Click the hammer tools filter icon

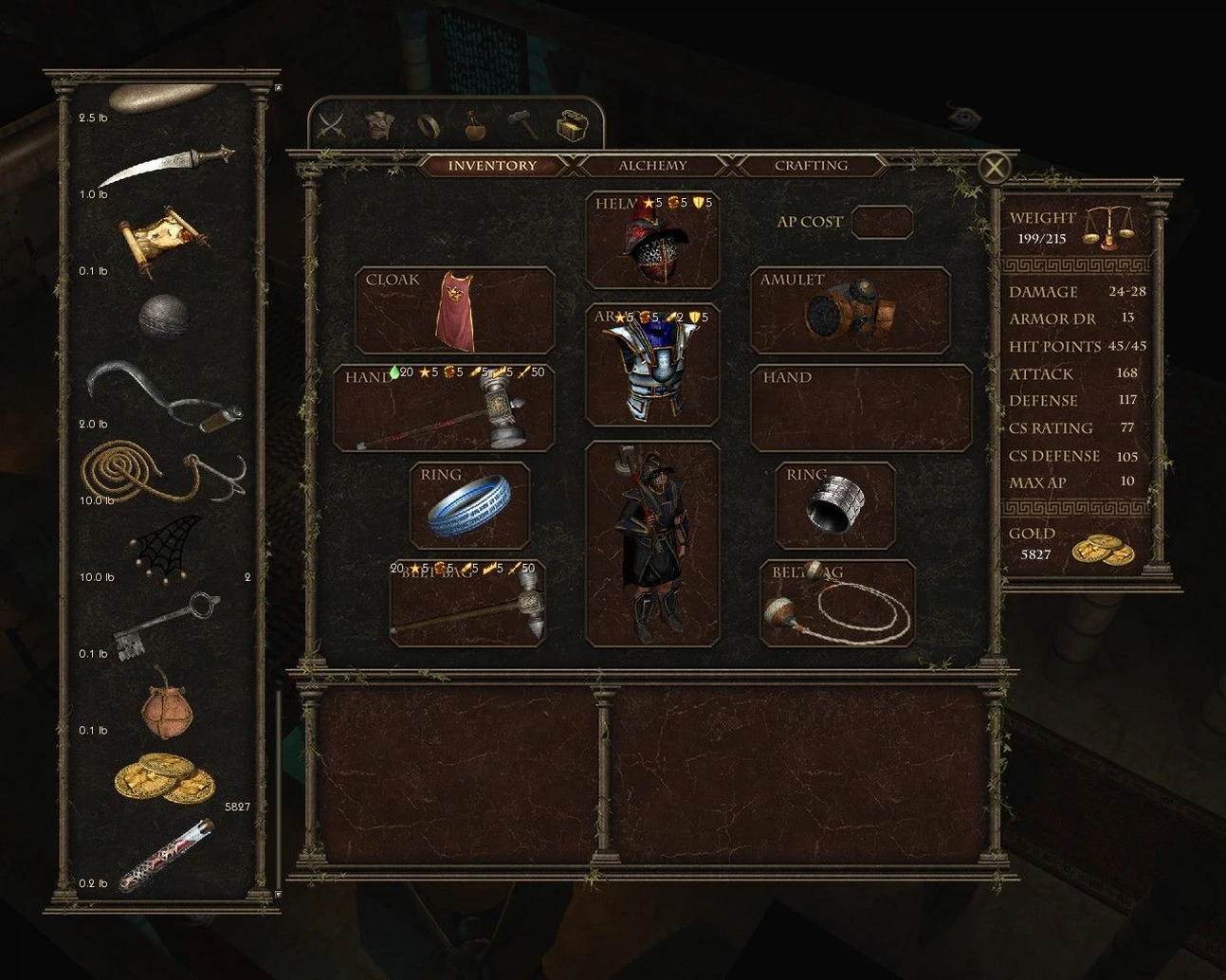tap(522, 125)
